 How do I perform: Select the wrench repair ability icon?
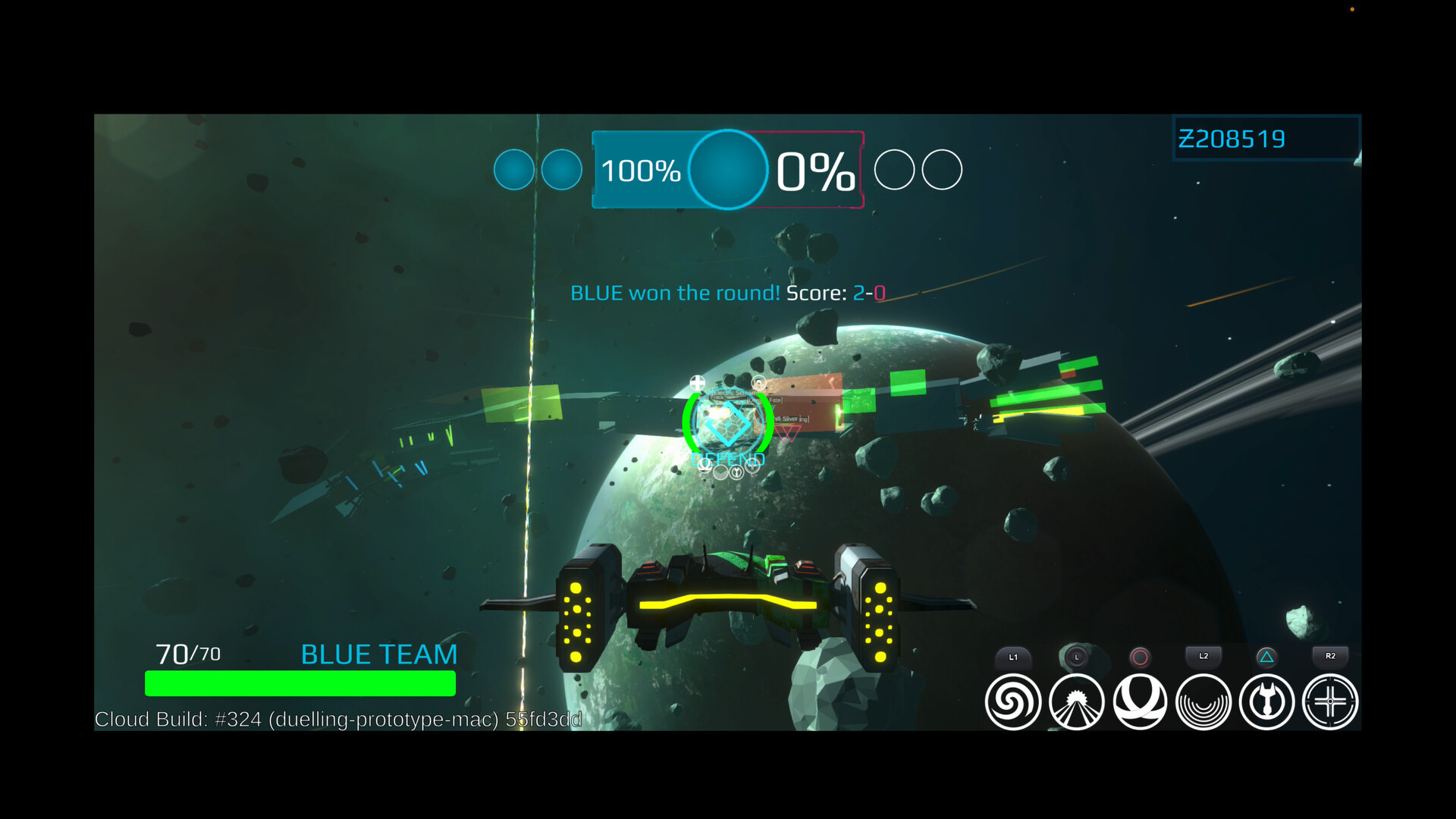tap(1266, 701)
